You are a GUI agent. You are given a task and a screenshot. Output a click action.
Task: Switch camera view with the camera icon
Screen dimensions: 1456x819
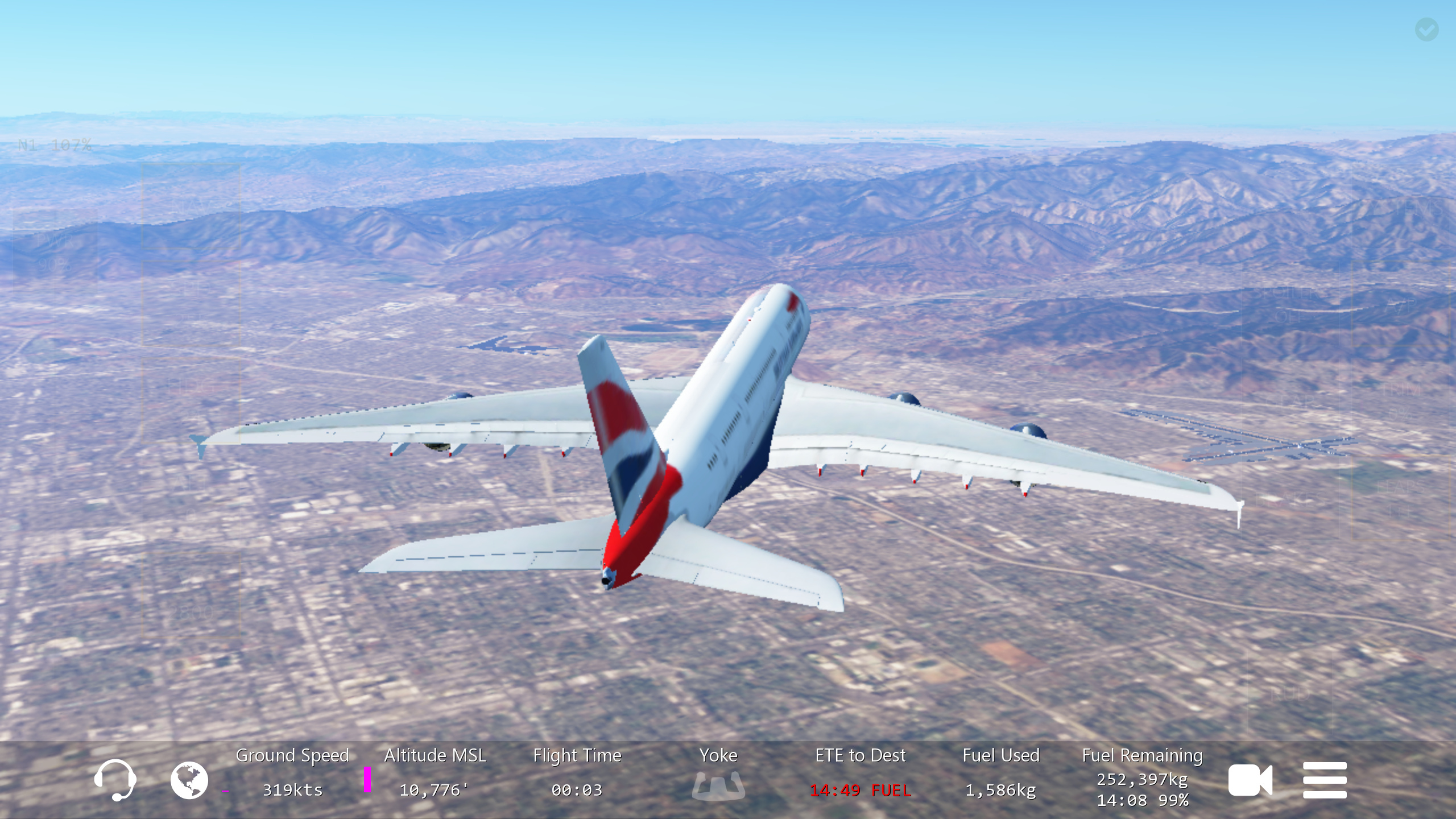coord(1250,780)
